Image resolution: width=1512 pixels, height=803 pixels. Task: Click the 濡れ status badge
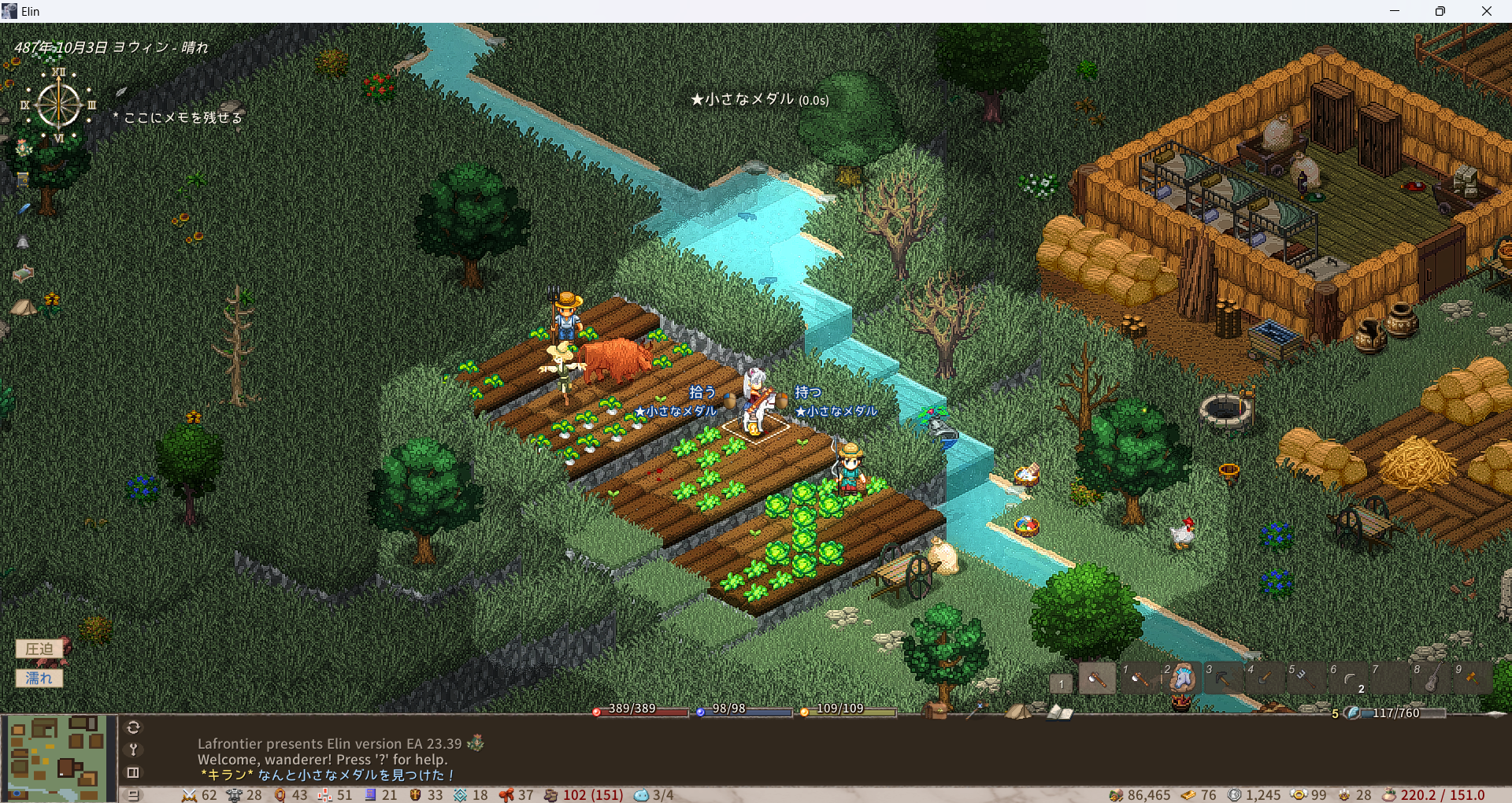pyautogui.click(x=39, y=678)
